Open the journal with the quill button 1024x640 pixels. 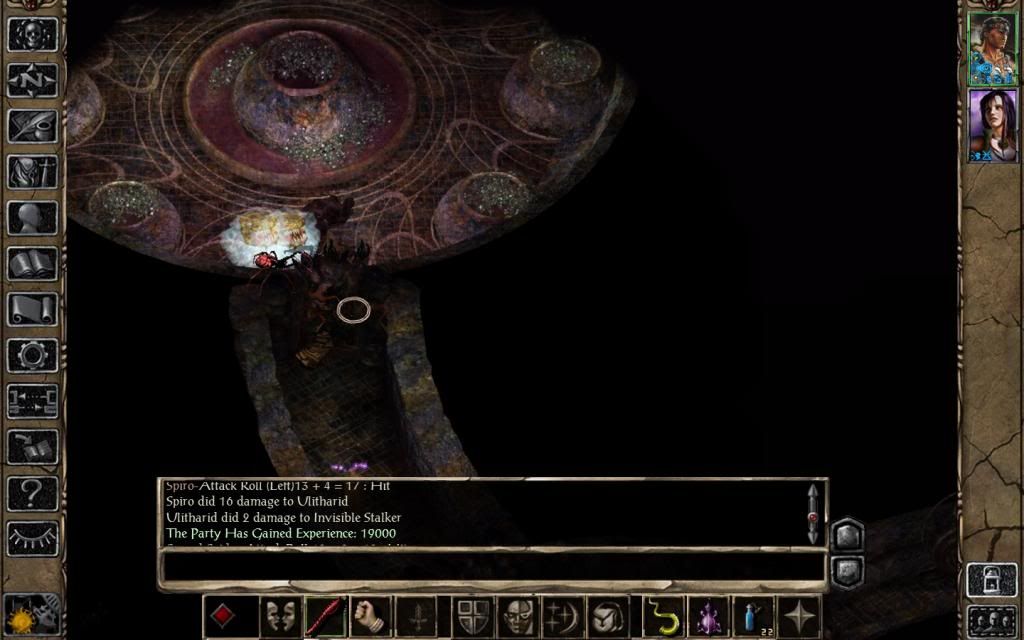pos(32,126)
